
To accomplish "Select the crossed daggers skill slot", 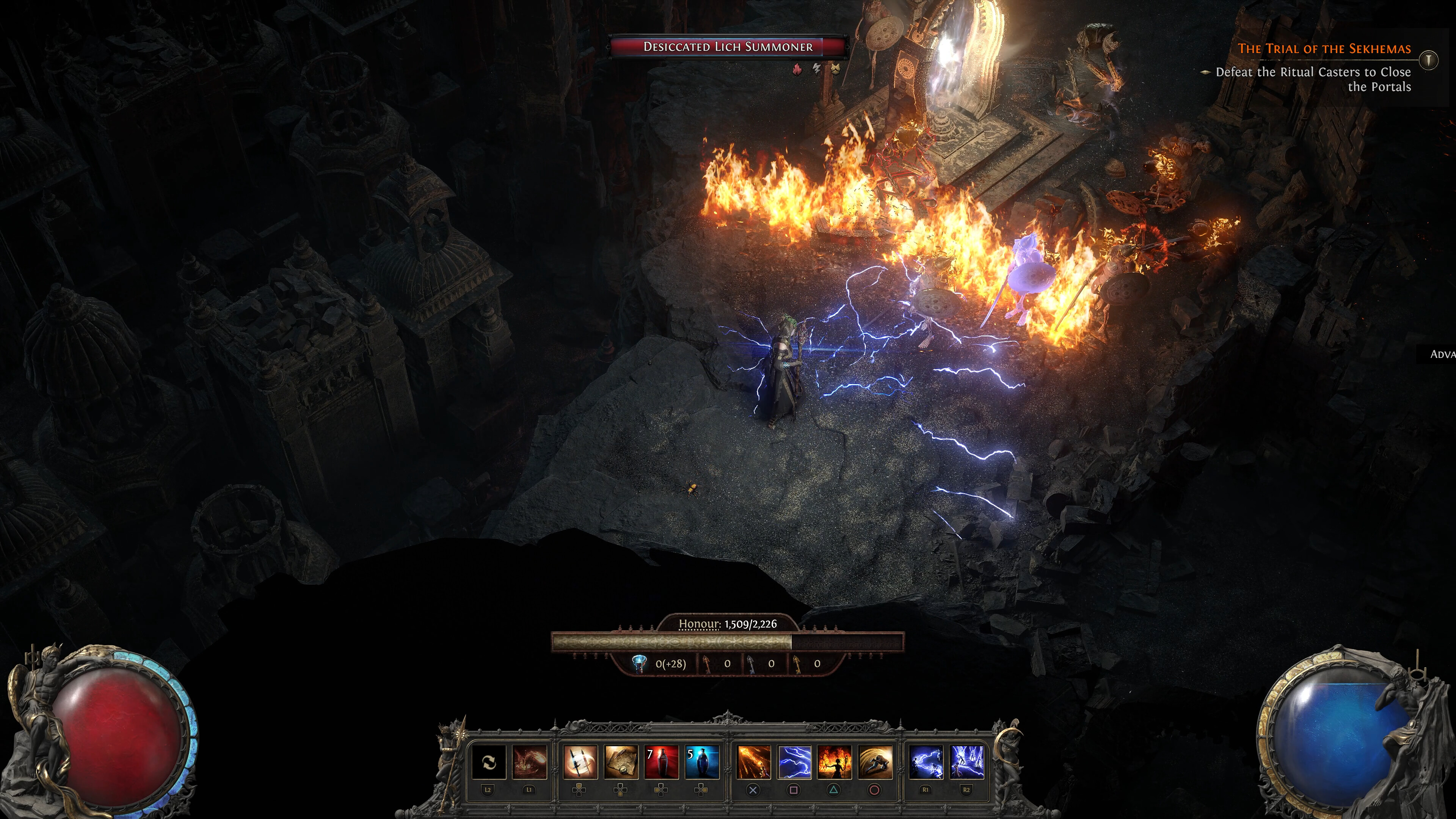I will point(580,762).
